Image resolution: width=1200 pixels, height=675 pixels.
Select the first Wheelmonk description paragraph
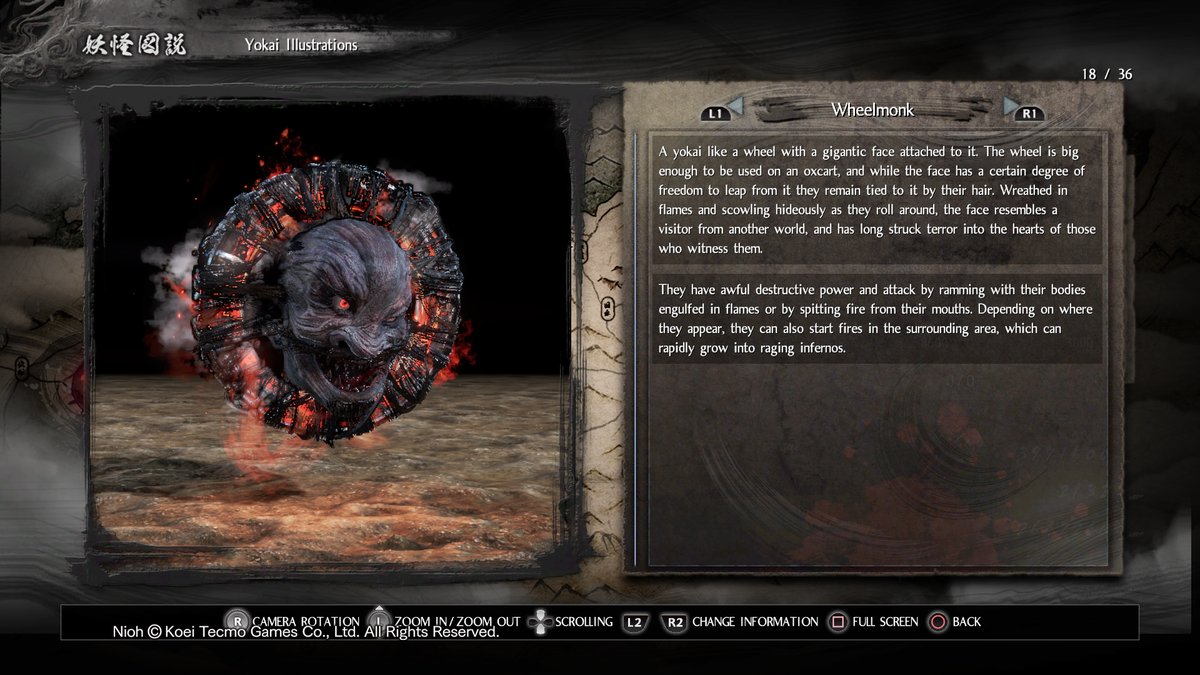876,199
